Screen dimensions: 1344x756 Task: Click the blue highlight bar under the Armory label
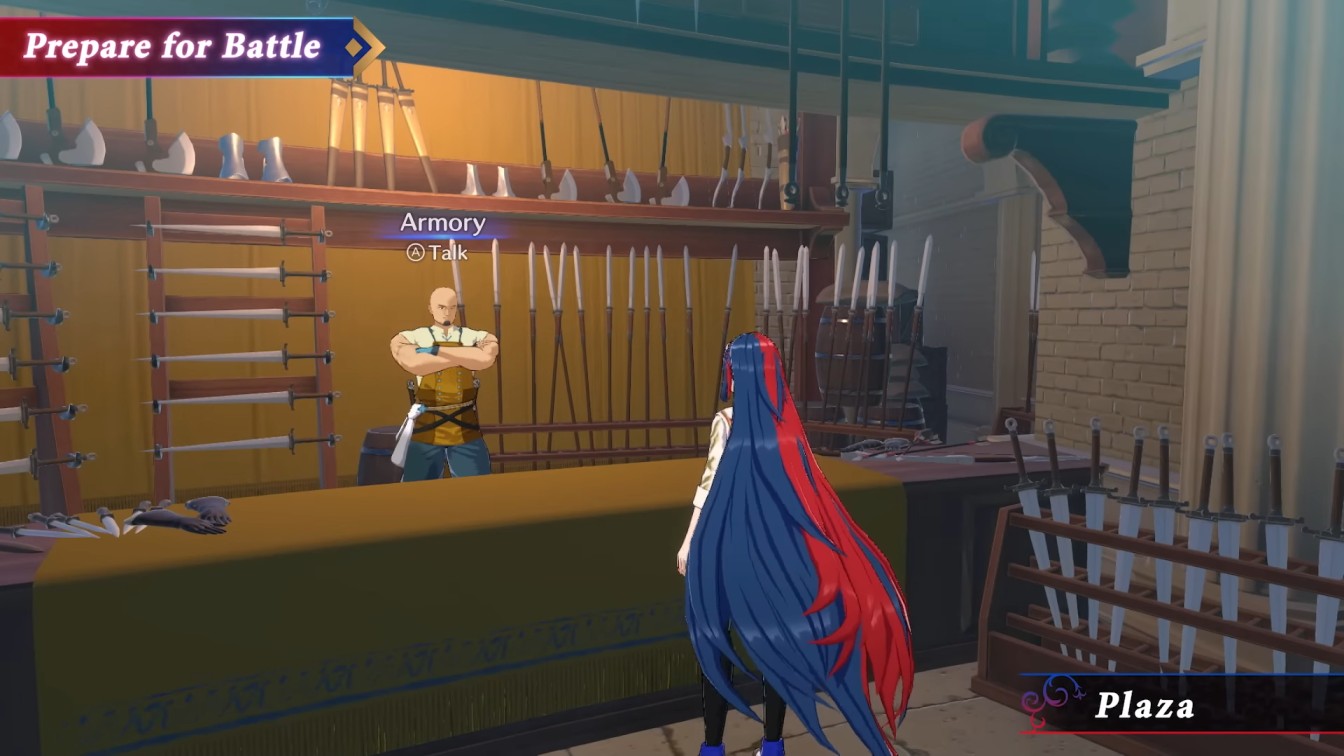pyautogui.click(x=442, y=236)
